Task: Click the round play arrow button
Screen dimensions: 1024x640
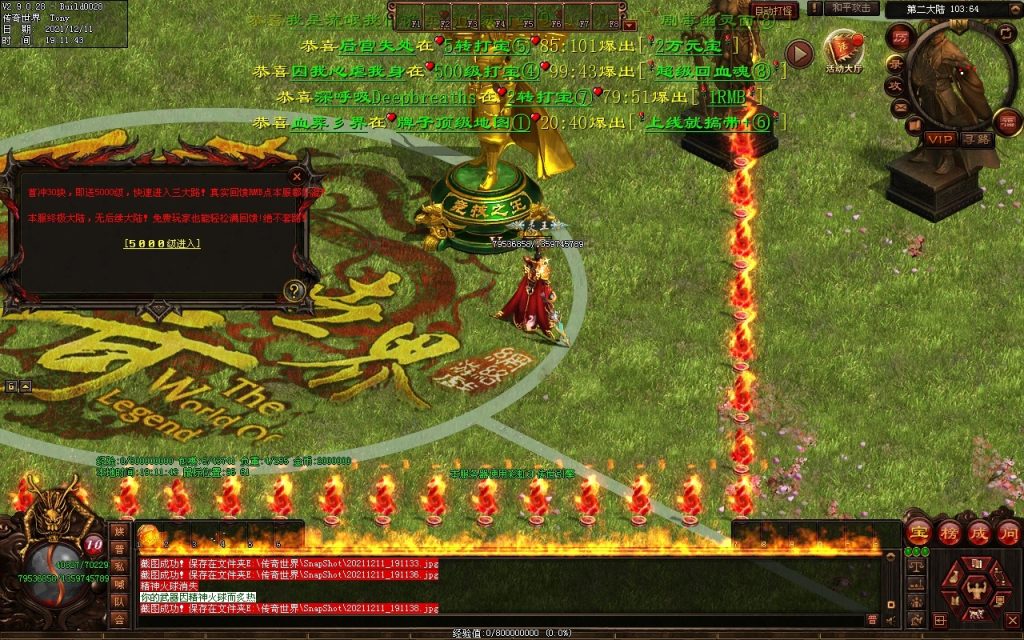Action: [x=798, y=53]
